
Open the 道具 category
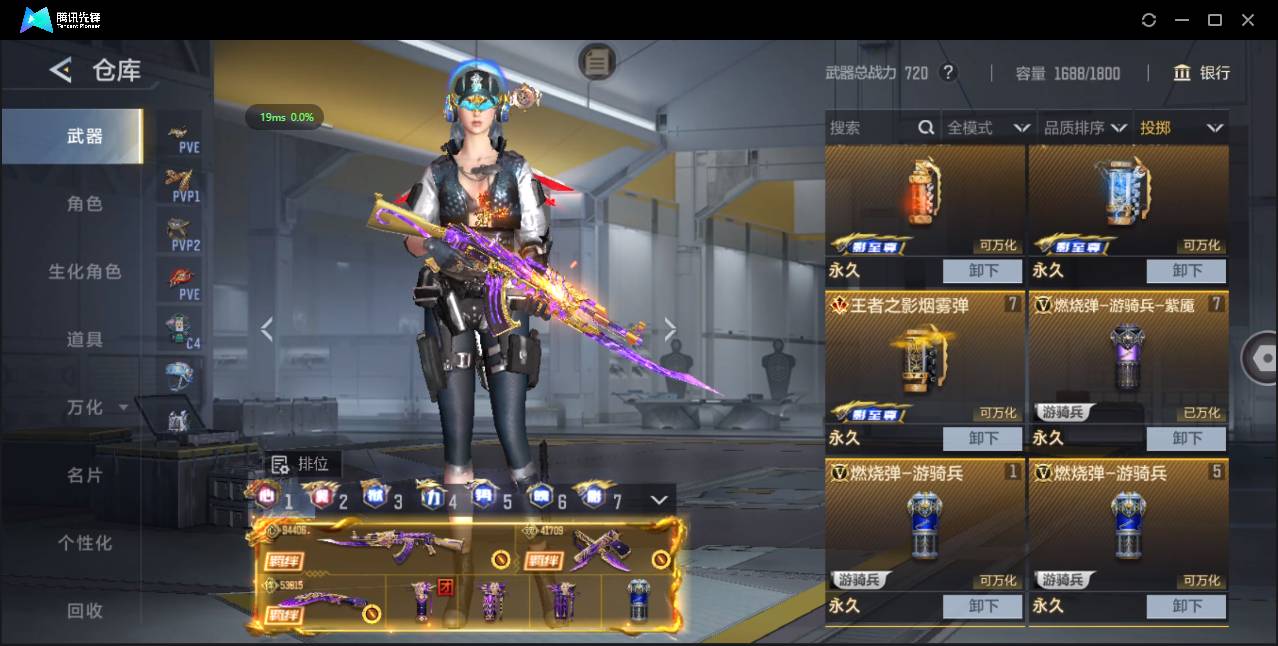point(84,340)
